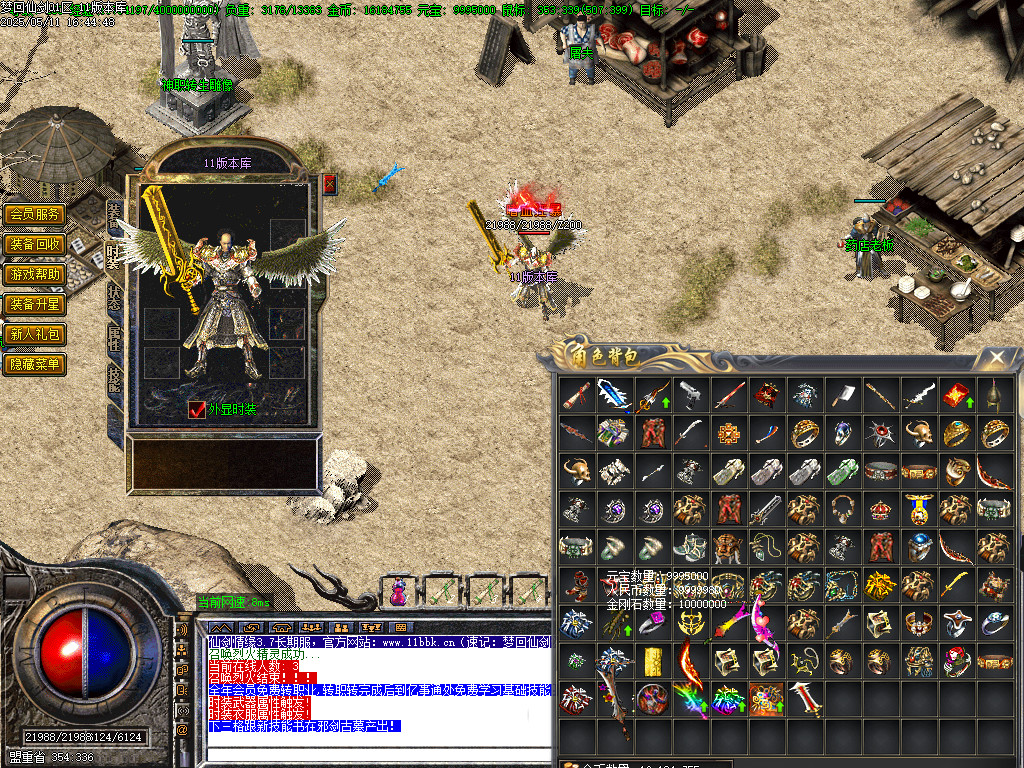Close the 角色背包 inventory window
Image resolution: width=1024 pixels, height=768 pixels.
click(996, 358)
